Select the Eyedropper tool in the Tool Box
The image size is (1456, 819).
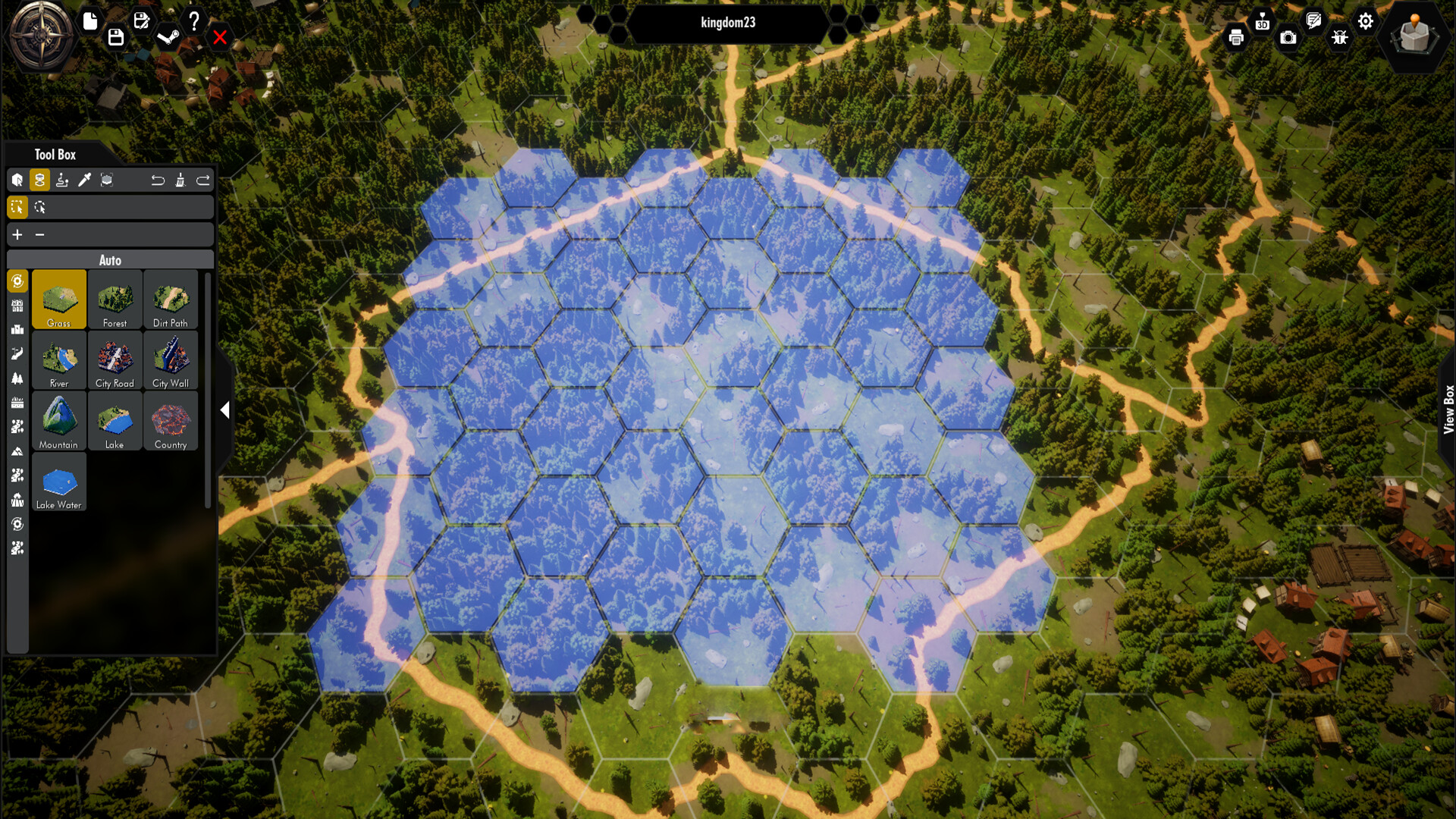pos(85,180)
